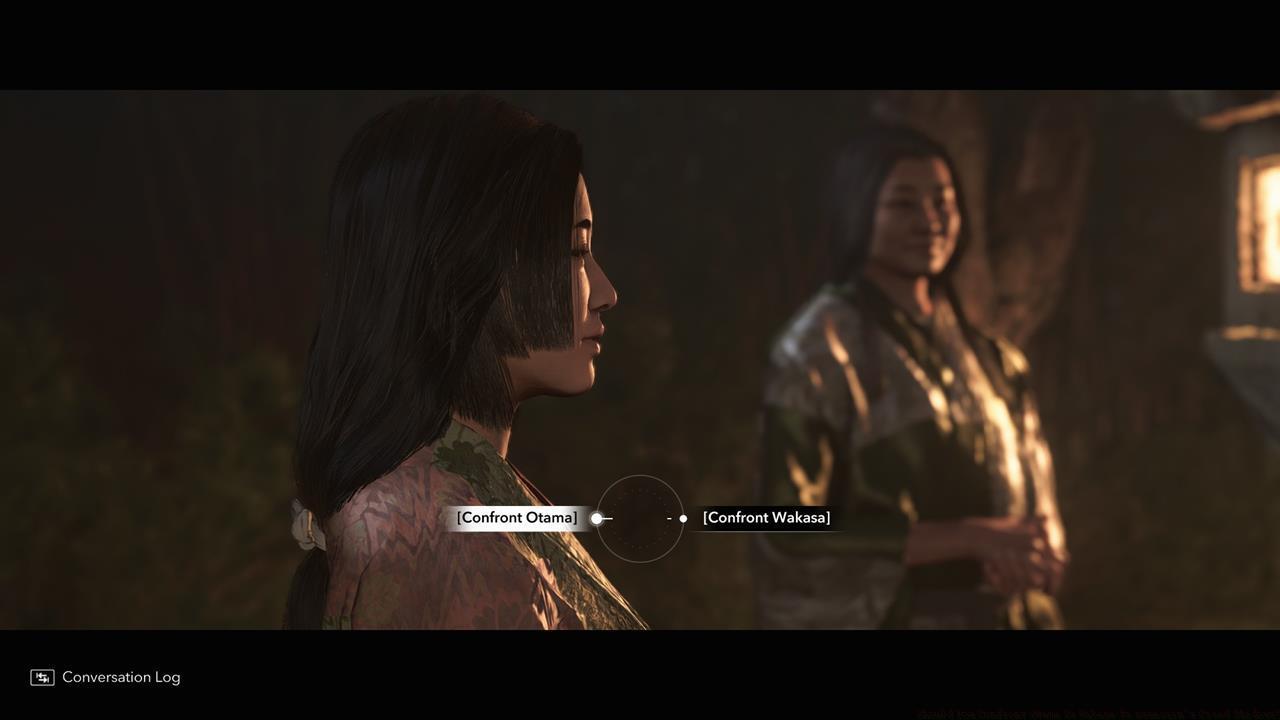Select the right dot on the choice dial
This screenshot has height=720, width=1280.
[x=681, y=516]
